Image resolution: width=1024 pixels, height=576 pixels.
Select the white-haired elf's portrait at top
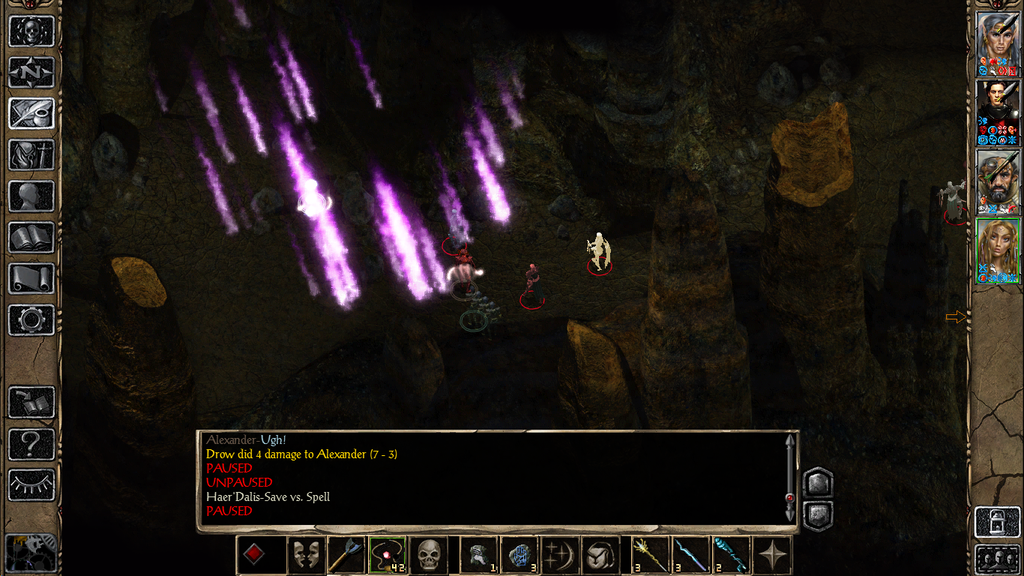[x=997, y=43]
